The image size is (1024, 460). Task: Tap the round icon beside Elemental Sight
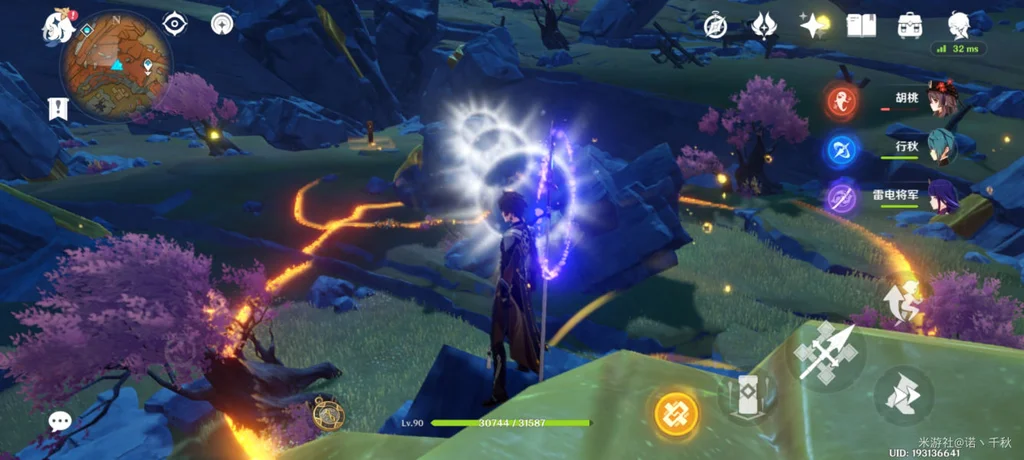pyautogui.click(x=222, y=23)
